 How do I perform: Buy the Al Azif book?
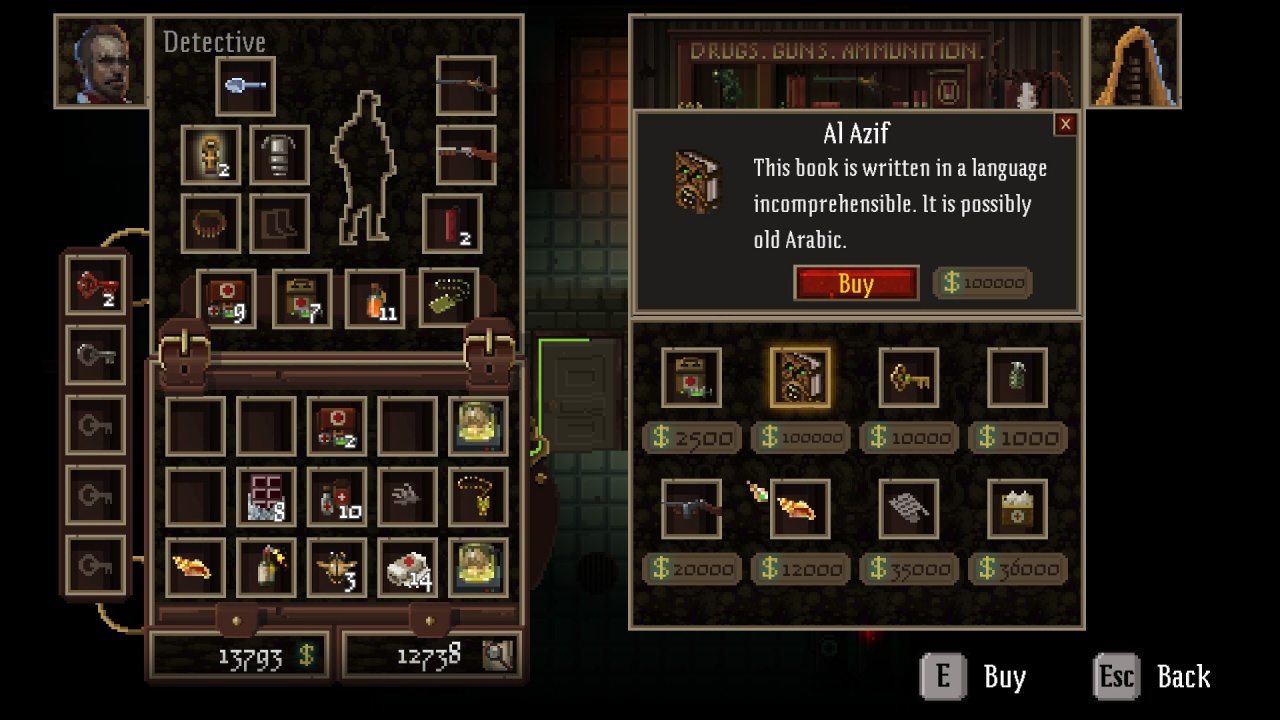pos(856,283)
